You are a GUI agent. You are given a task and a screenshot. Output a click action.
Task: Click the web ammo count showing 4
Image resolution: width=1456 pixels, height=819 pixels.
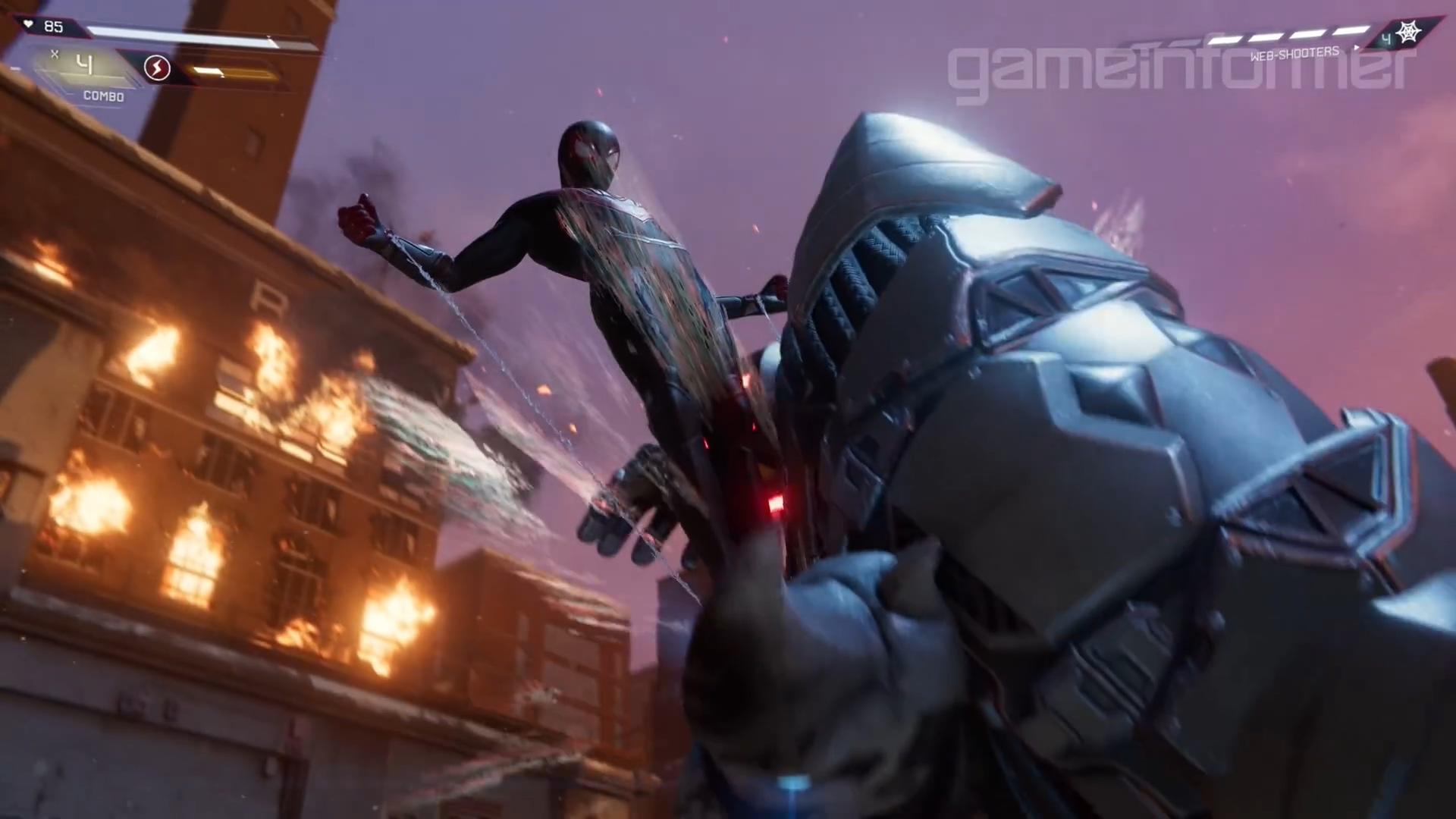1386,39
